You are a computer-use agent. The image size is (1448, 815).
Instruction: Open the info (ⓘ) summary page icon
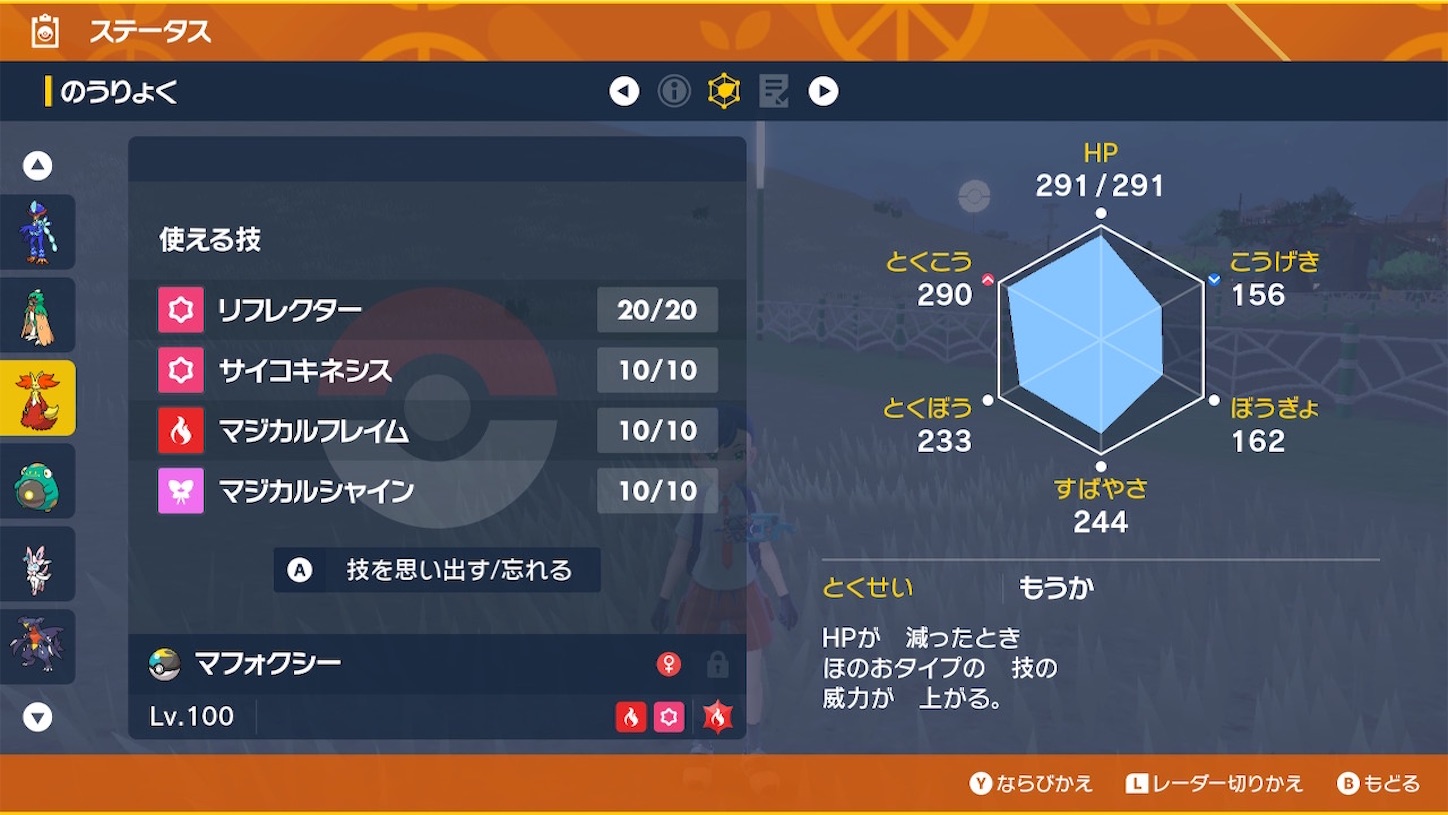[x=674, y=89]
